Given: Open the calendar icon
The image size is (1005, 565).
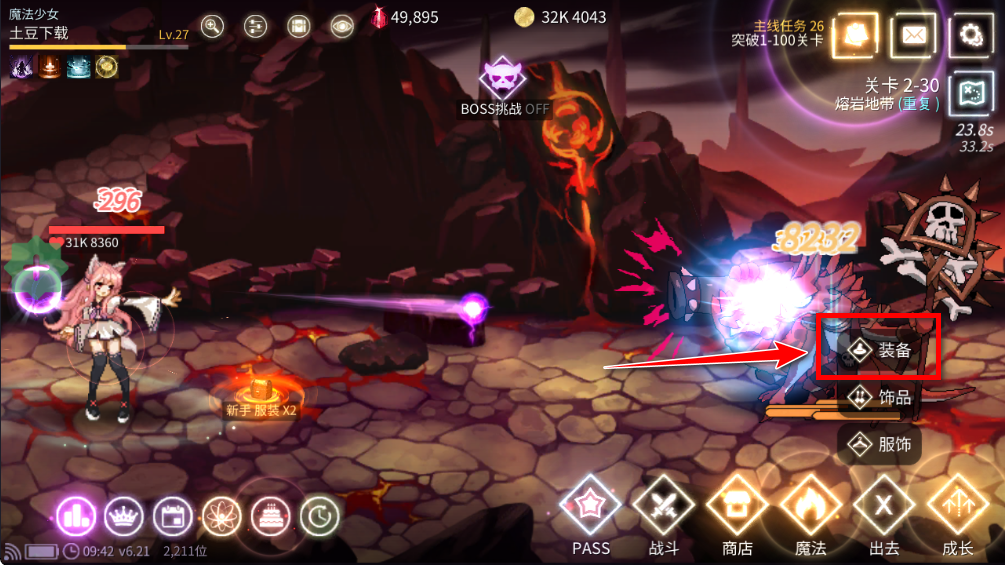Looking at the screenshot, I should coord(172,516).
